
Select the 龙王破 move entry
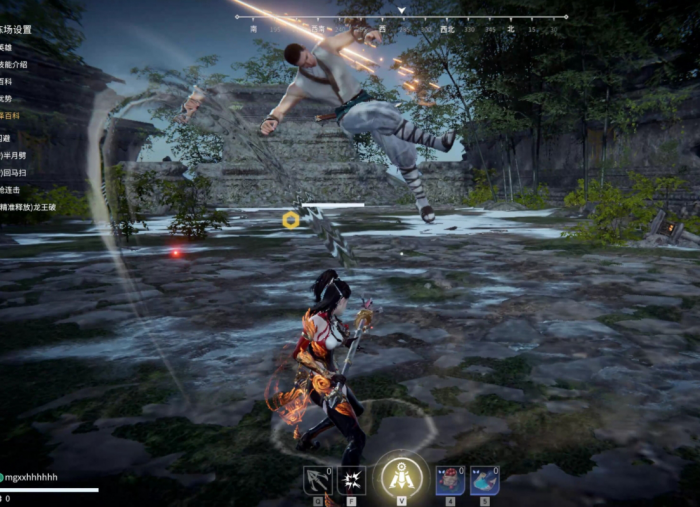click(30, 207)
